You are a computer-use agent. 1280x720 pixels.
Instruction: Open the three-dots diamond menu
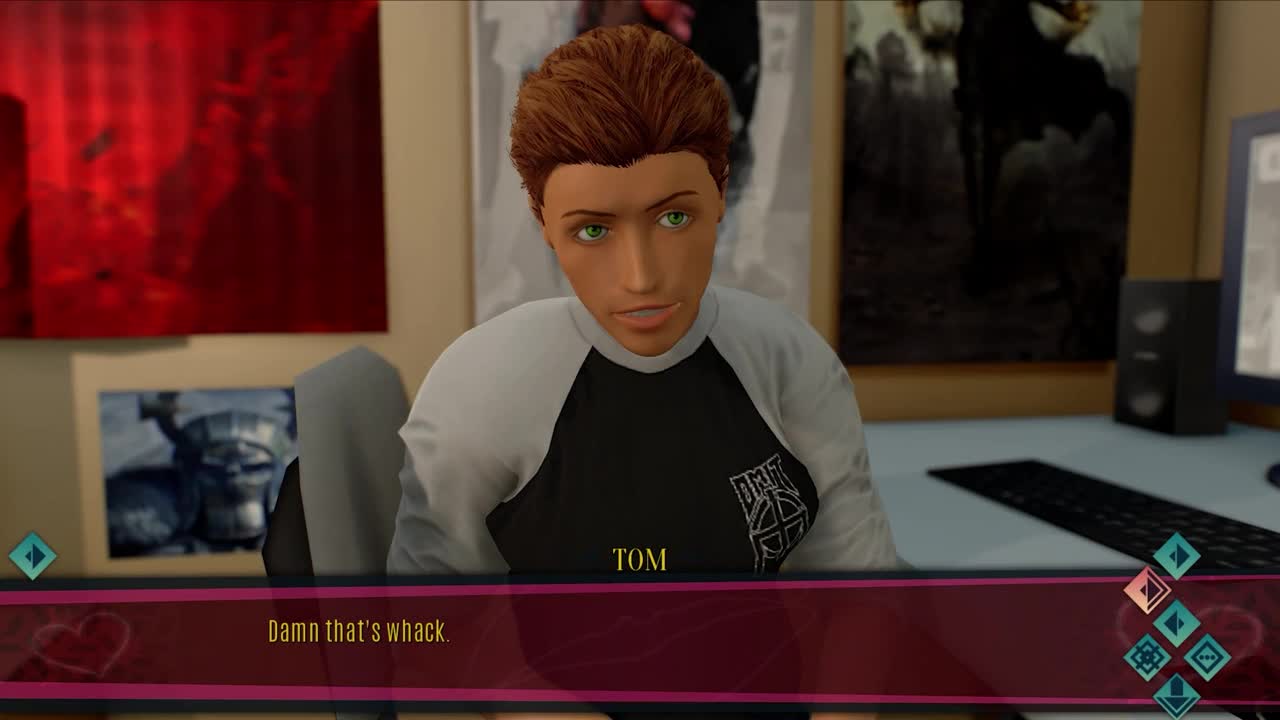coord(1207,657)
